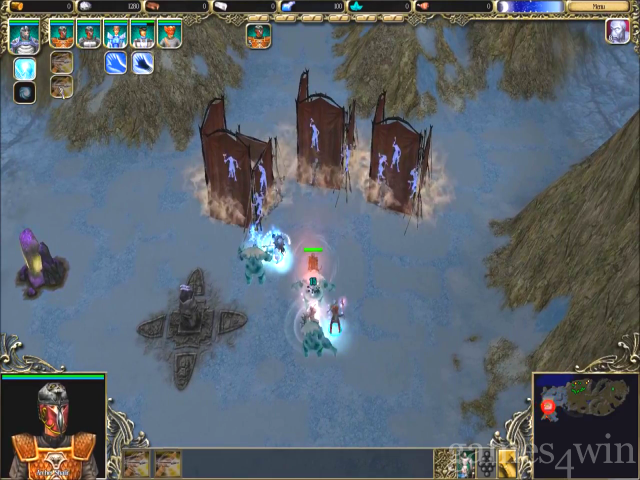
Task: Activate the dark swirl spell icon
Action: [x=25, y=92]
